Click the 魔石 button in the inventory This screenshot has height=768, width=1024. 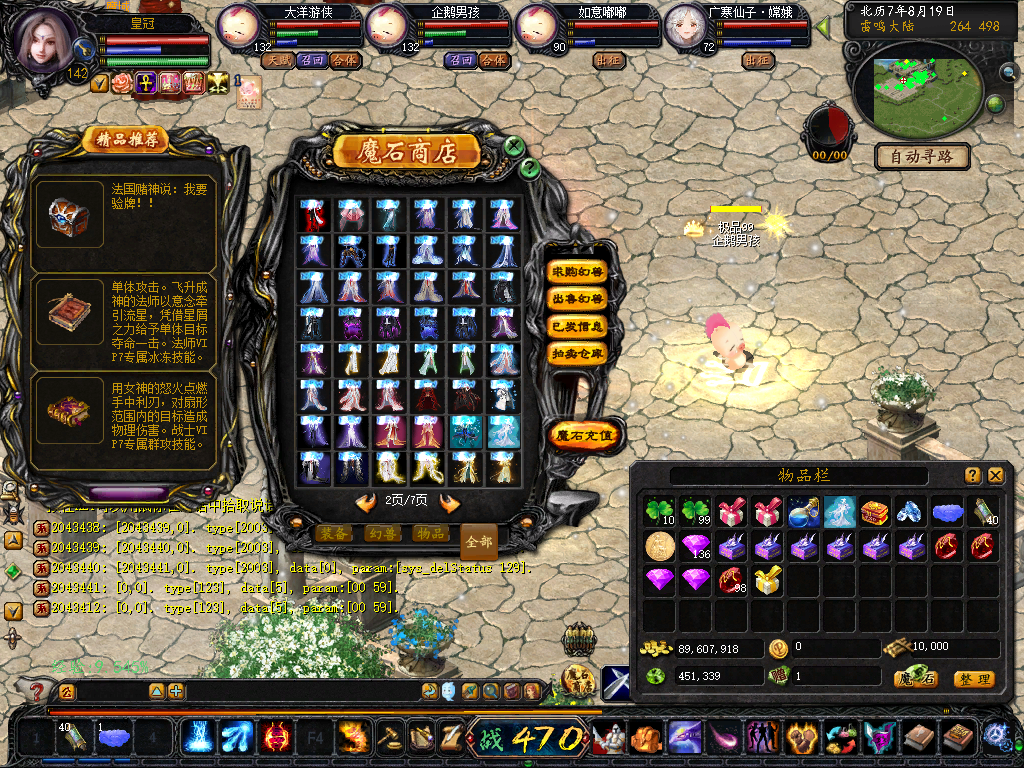917,679
